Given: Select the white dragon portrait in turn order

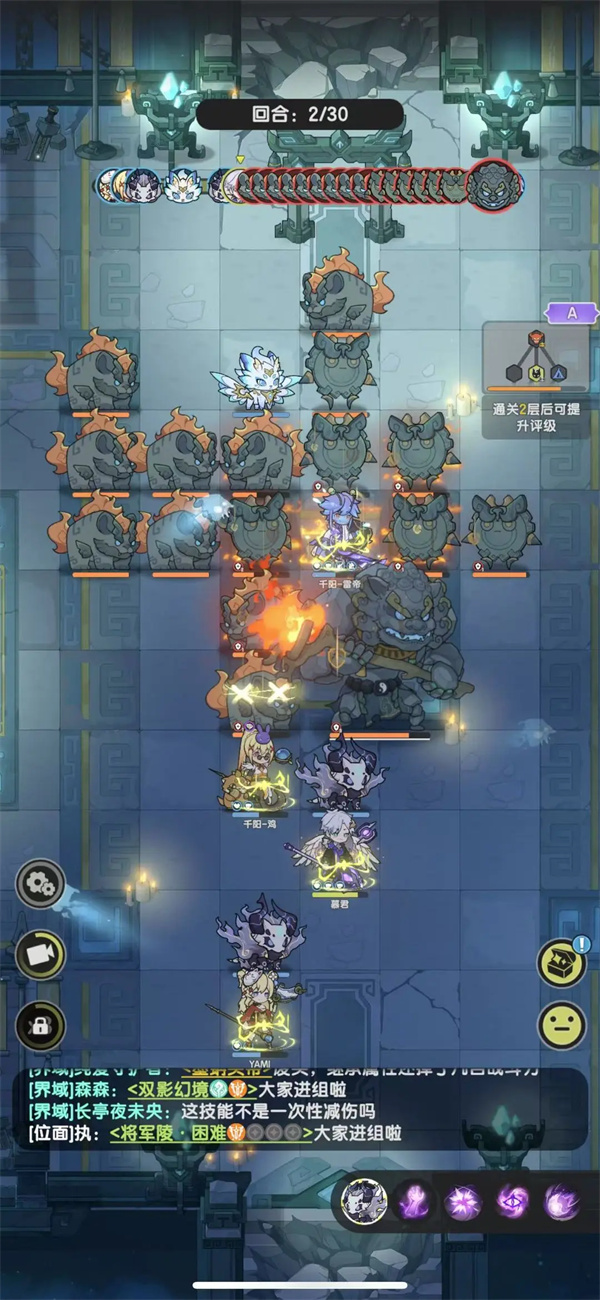Looking at the screenshot, I should pos(183,185).
